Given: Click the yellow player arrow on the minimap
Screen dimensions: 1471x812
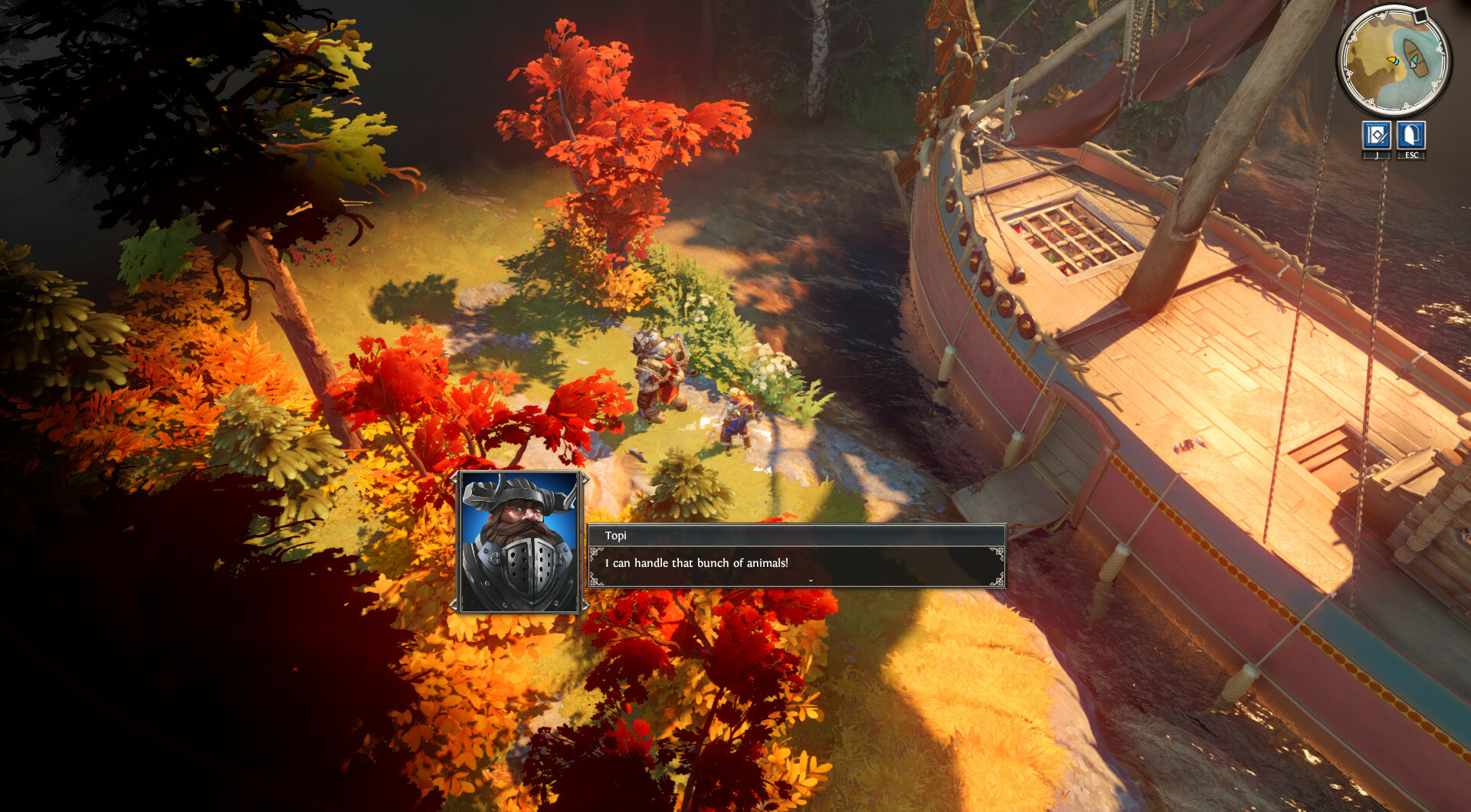Looking at the screenshot, I should tap(1391, 60).
